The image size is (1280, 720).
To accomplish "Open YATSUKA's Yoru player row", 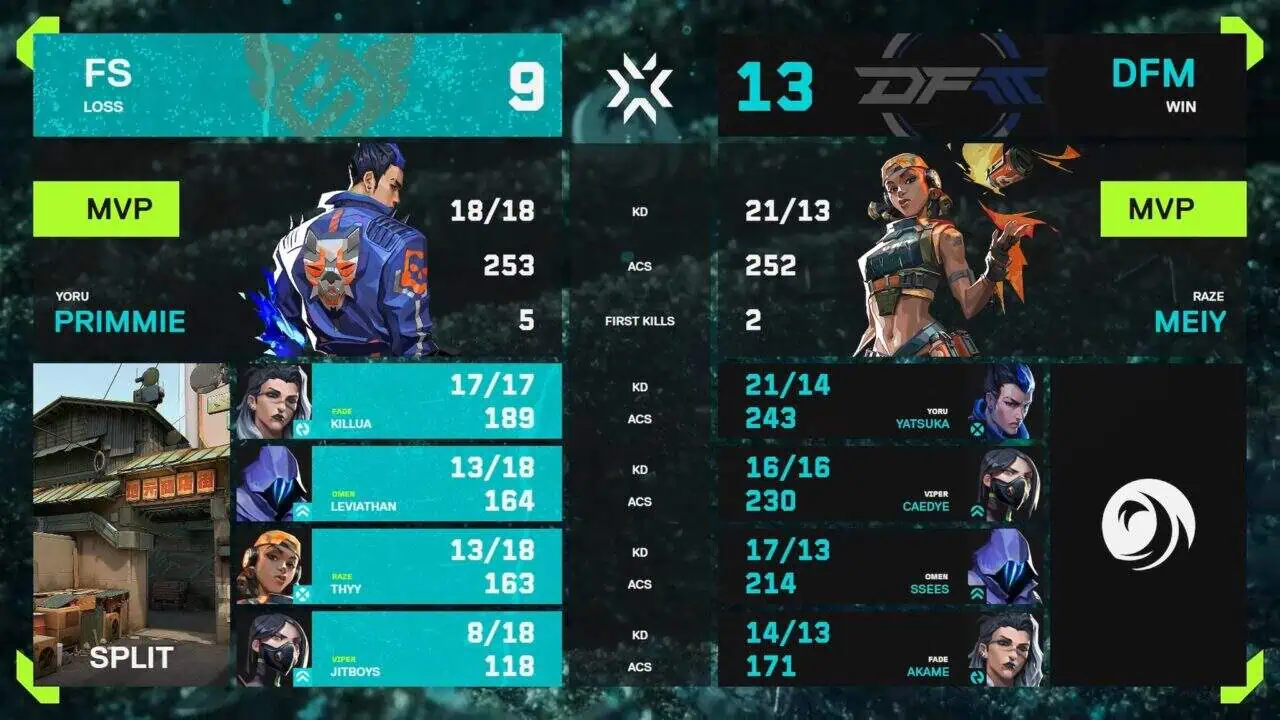I will click(880, 401).
